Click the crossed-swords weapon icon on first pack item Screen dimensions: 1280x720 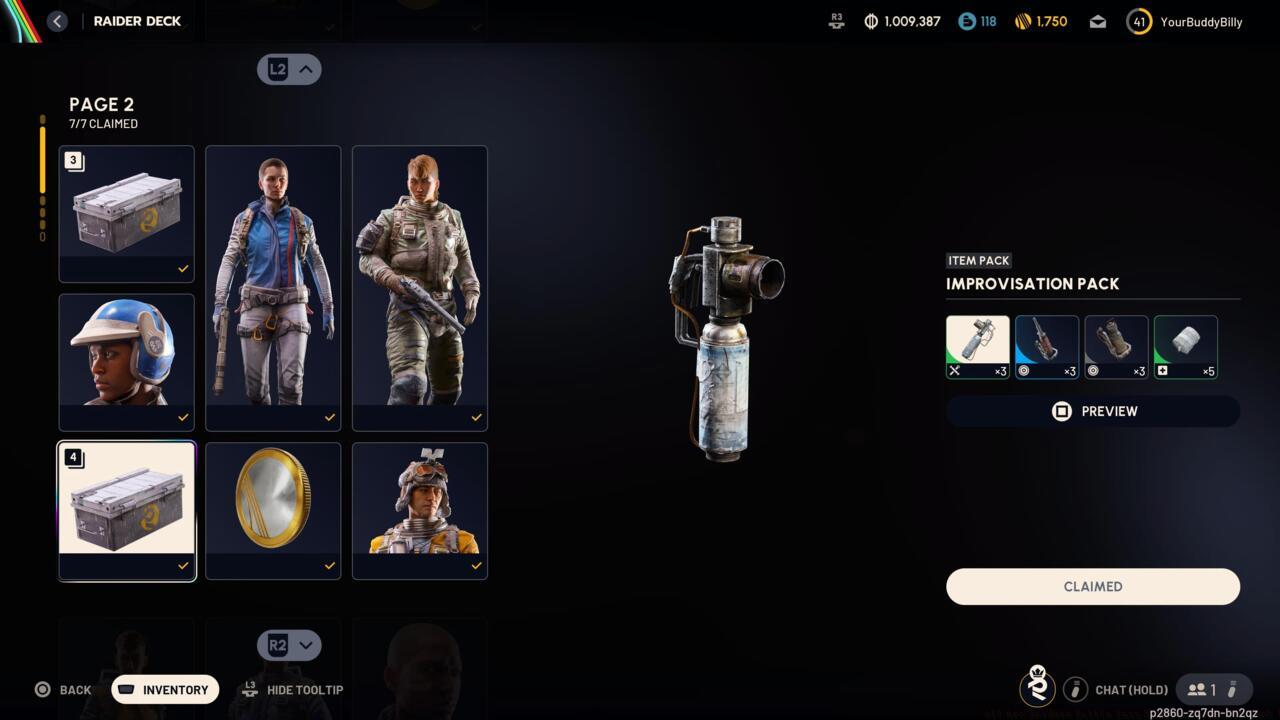pos(953,371)
